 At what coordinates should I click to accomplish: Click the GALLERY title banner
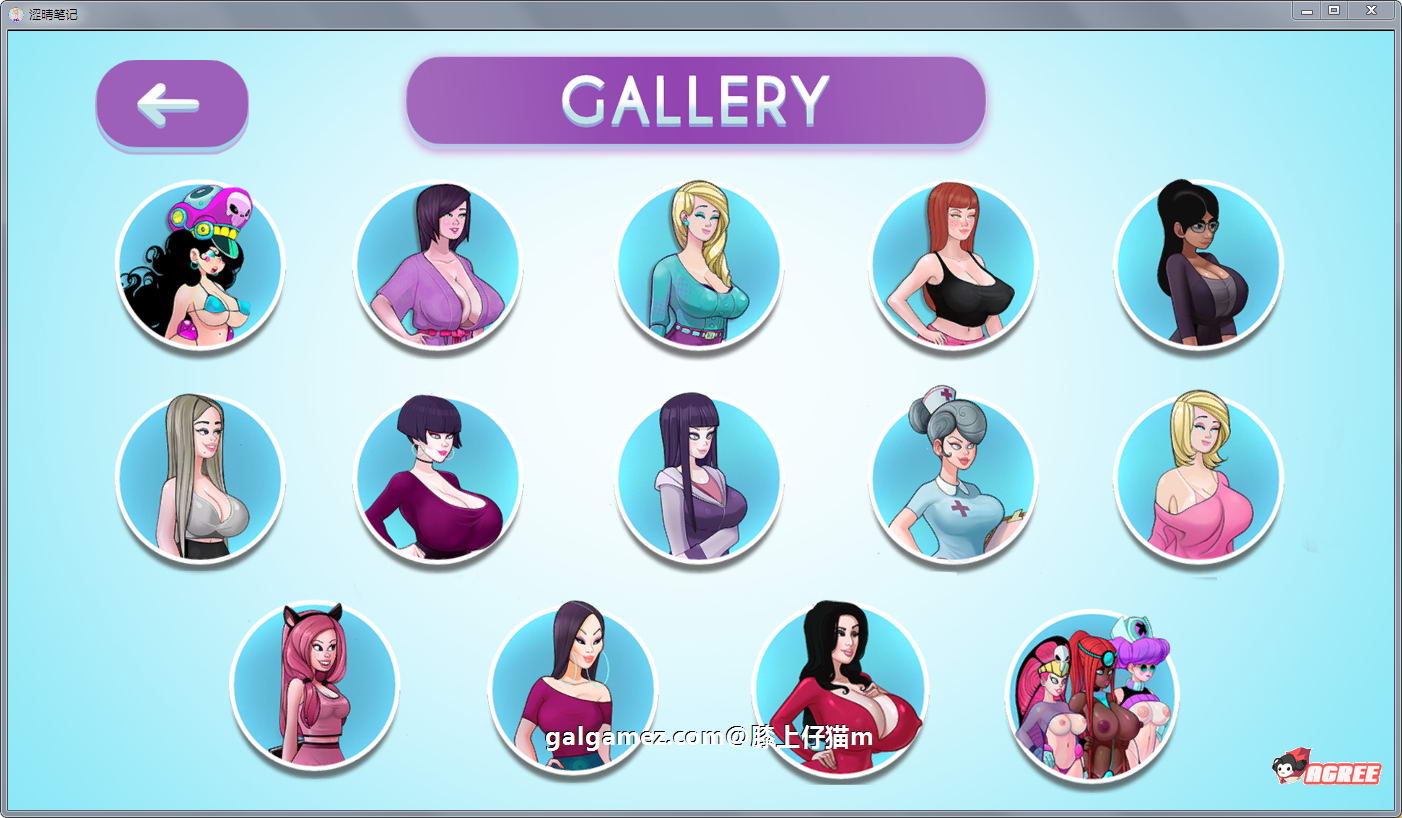(695, 100)
